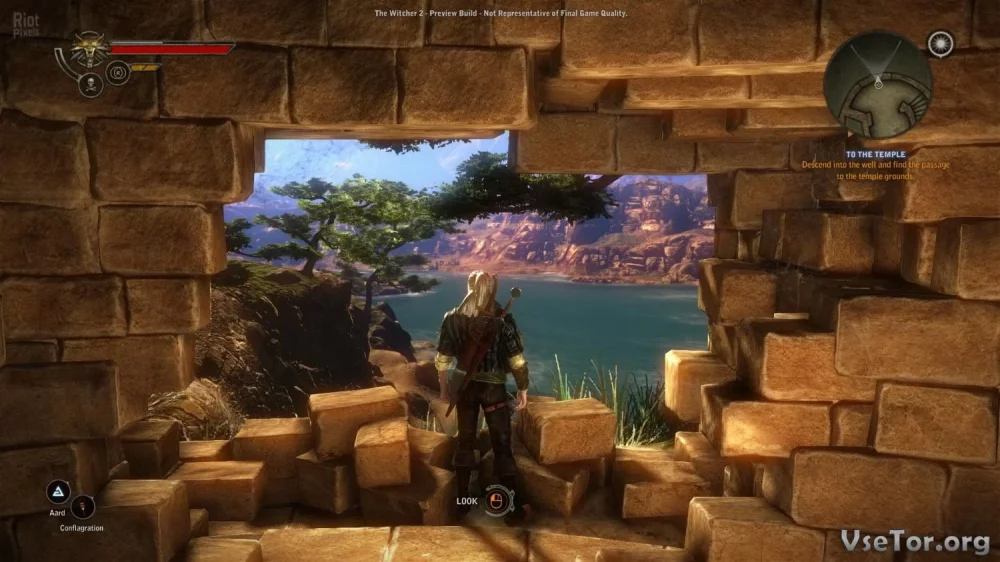This screenshot has height=562, width=1000.
Task: Select the Aard sign icon
Action: [58, 492]
